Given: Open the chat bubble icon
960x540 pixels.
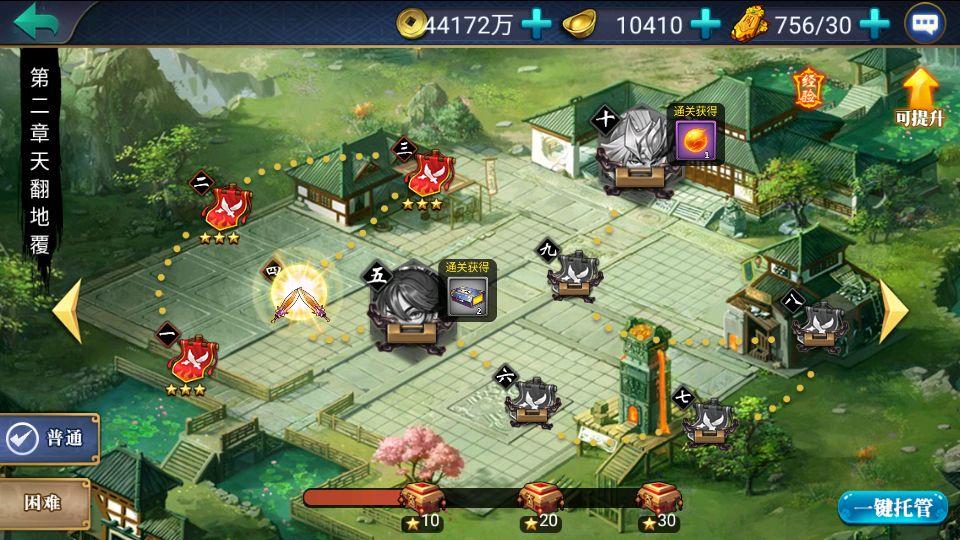Looking at the screenshot, I should pyautogui.click(x=924, y=24).
